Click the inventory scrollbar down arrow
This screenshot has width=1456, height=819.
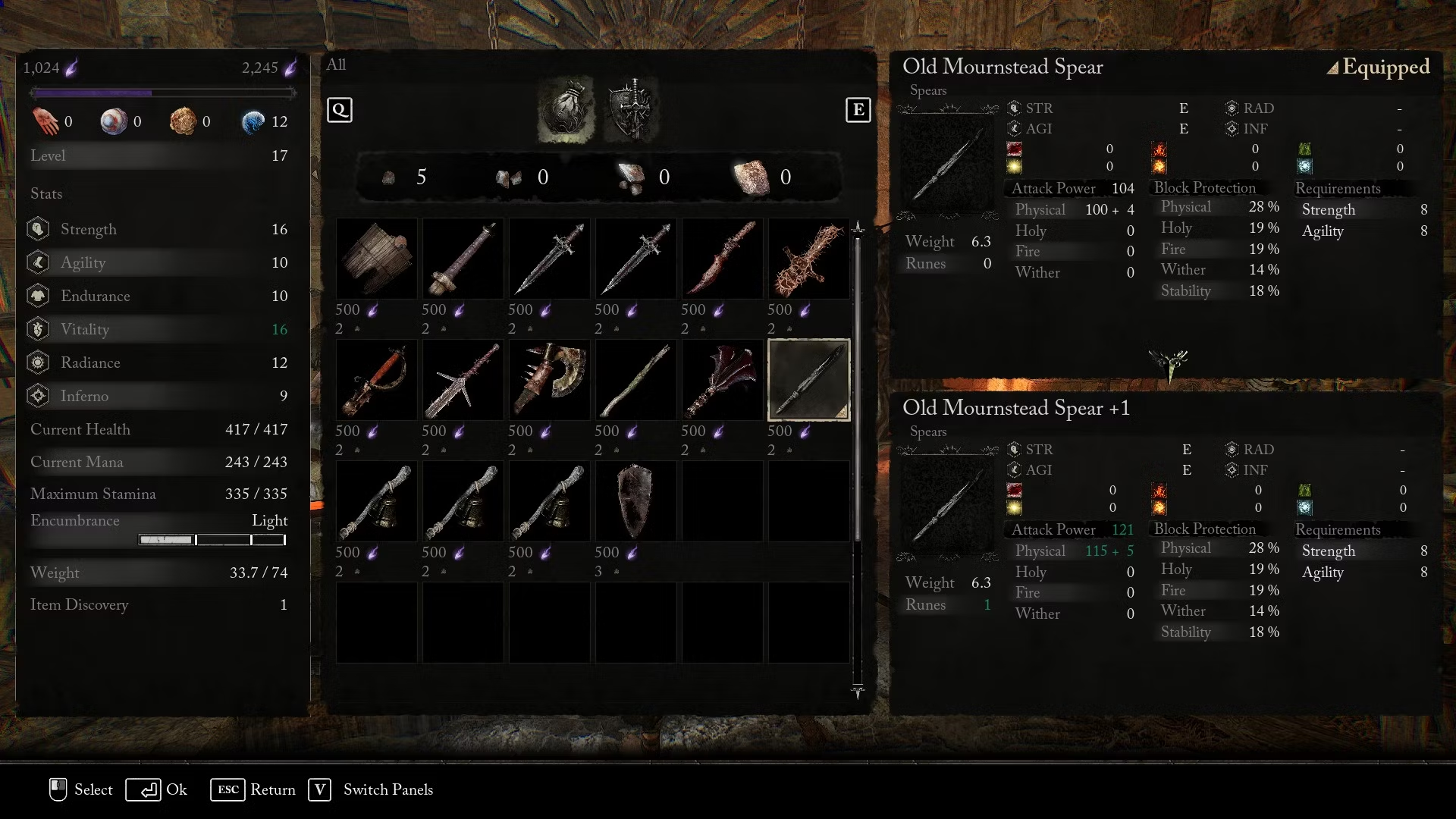click(858, 692)
